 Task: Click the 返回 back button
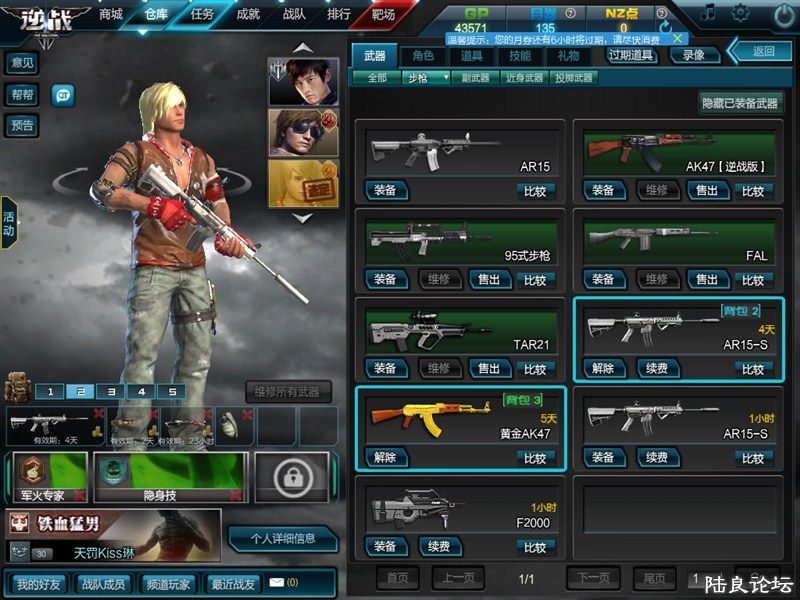pos(764,51)
